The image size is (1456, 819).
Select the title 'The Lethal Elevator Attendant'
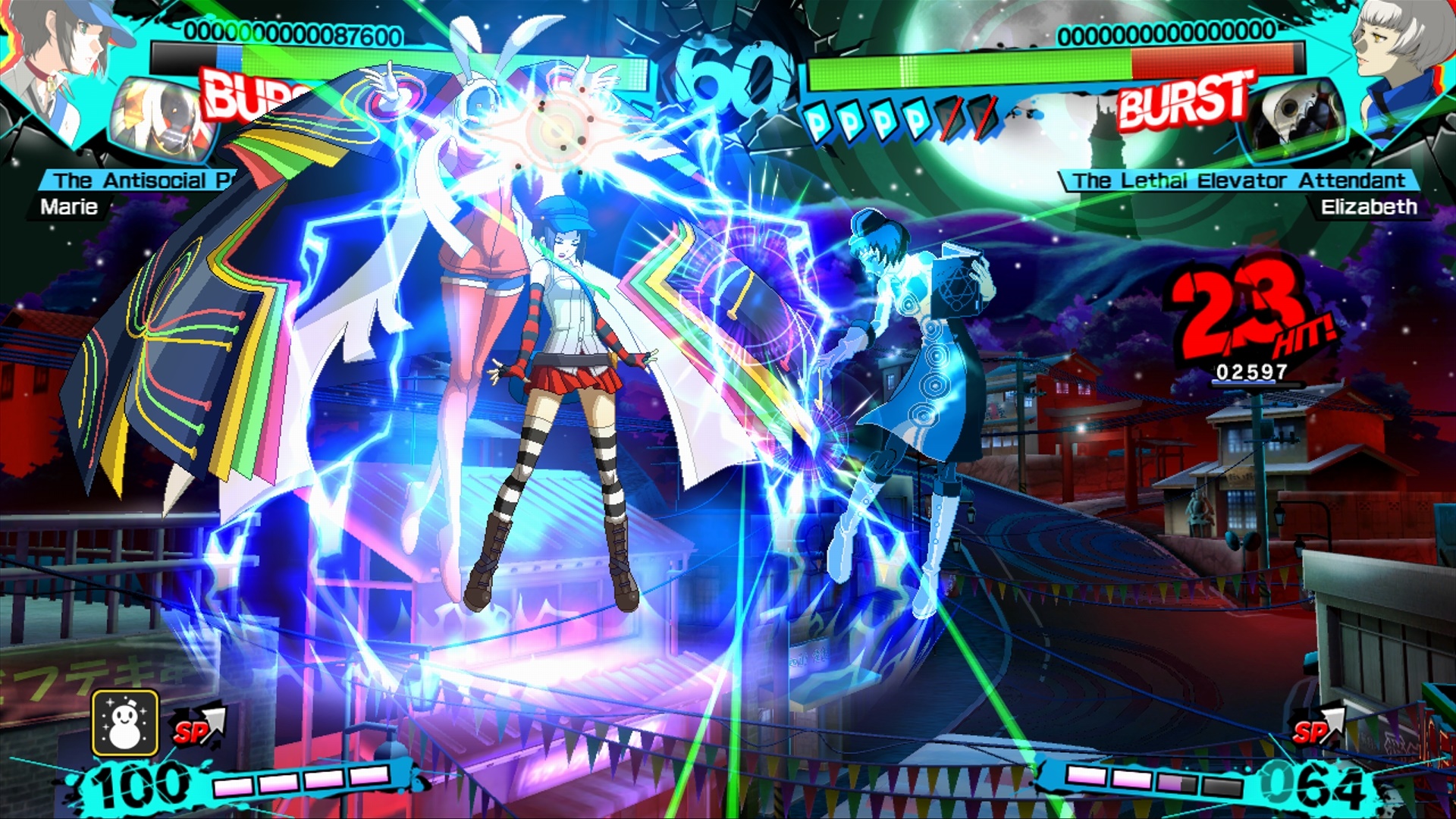[x=1238, y=180]
